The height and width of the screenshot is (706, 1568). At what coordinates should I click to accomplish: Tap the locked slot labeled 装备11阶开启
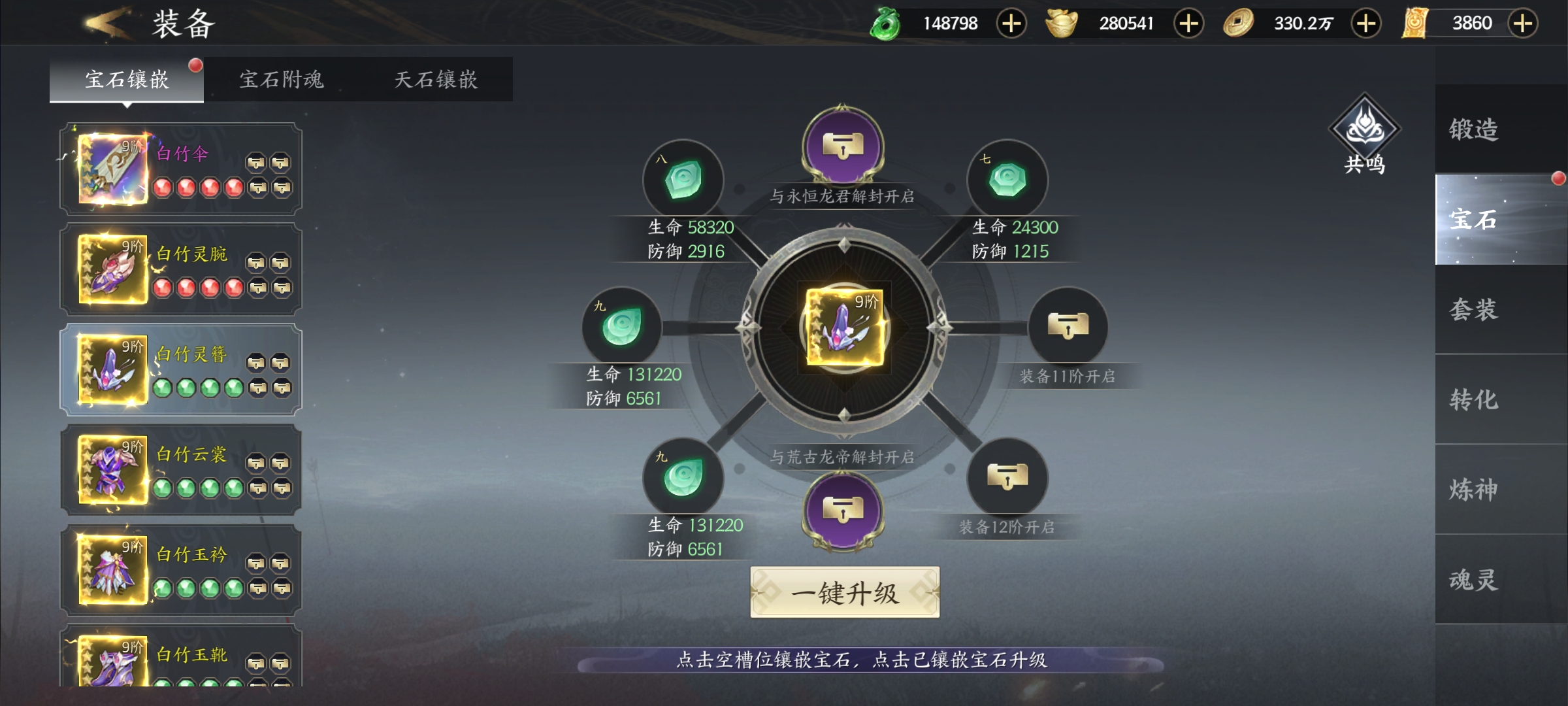[1068, 326]
